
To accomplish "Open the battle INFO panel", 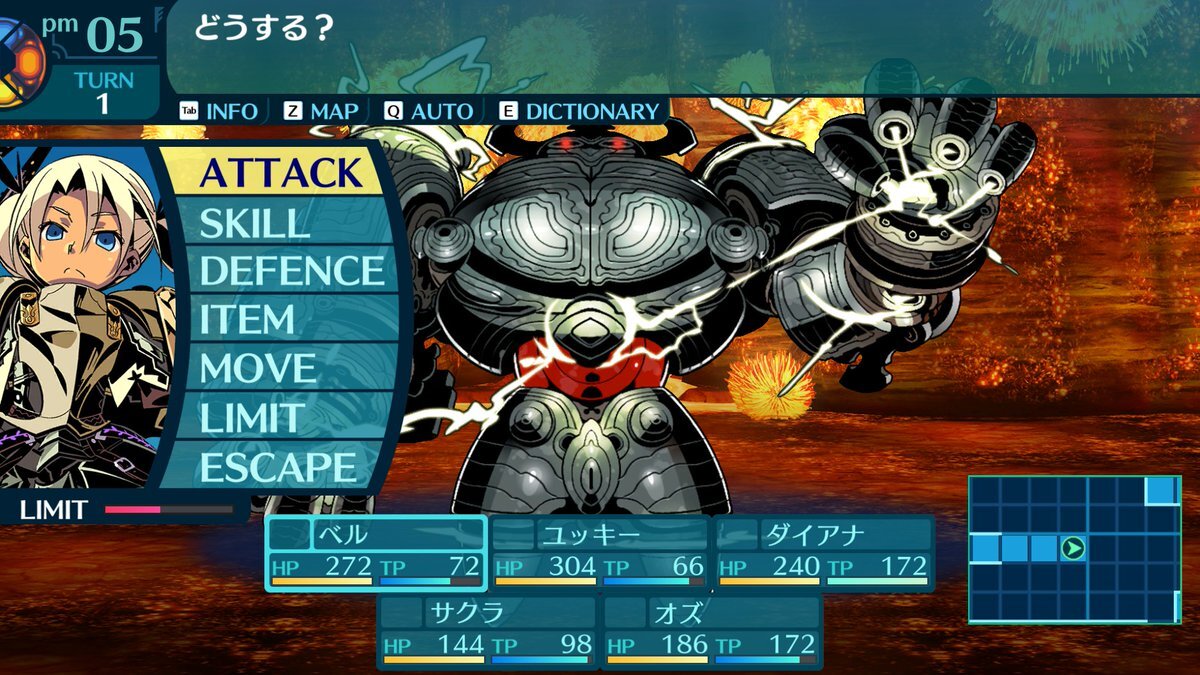I will click(x=219, y=111).
